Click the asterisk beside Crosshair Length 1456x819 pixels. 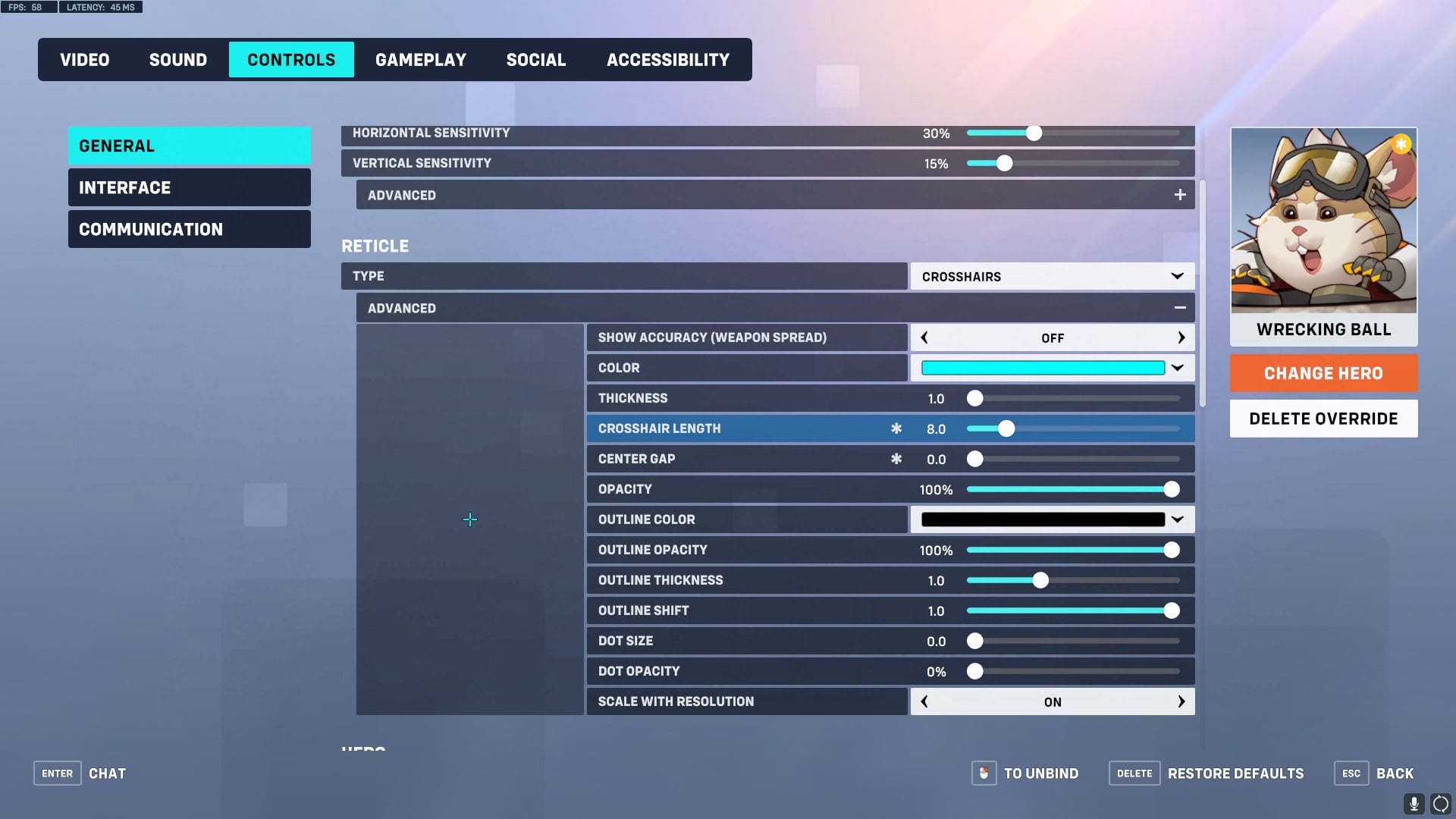[897, 428]
